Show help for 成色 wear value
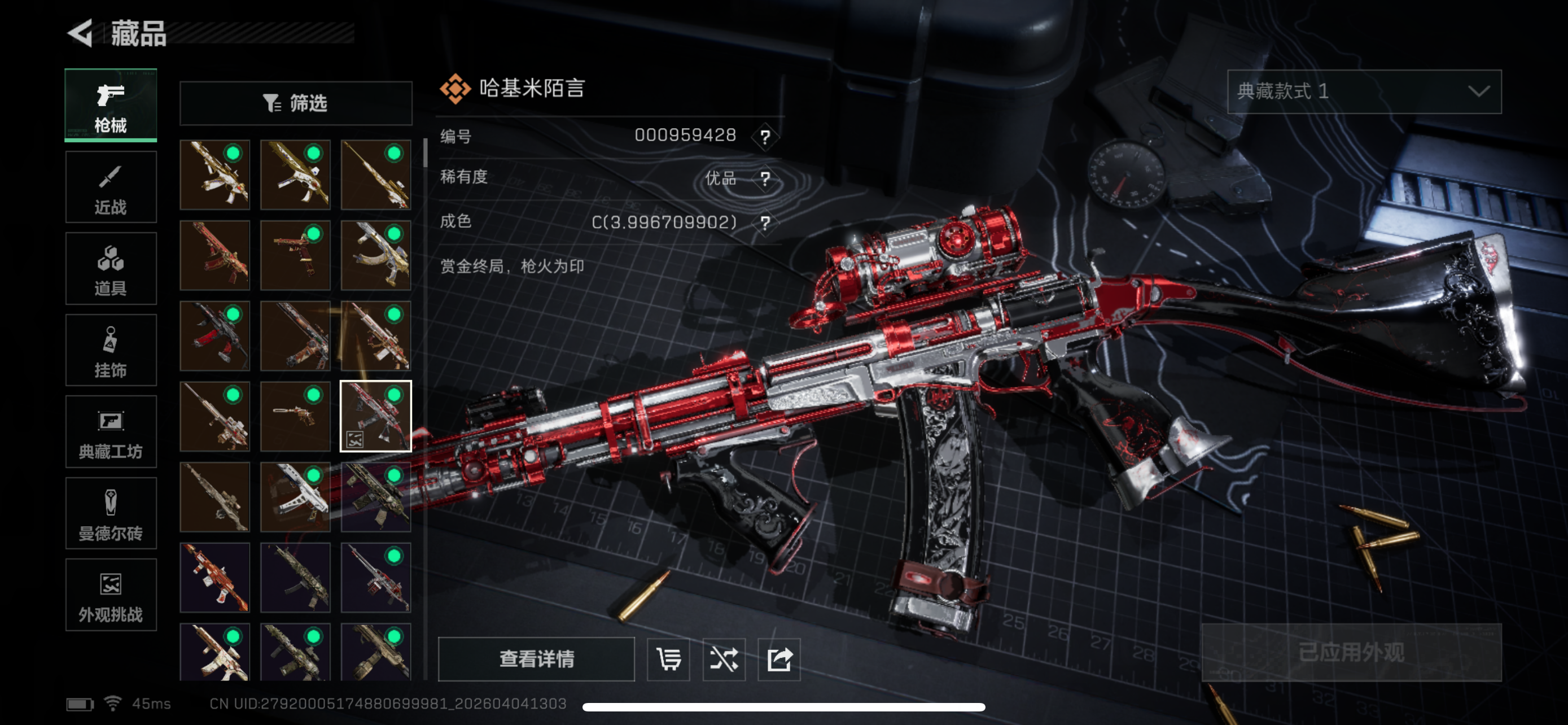This screenshot has height=725, width=1568. (765, 223)
